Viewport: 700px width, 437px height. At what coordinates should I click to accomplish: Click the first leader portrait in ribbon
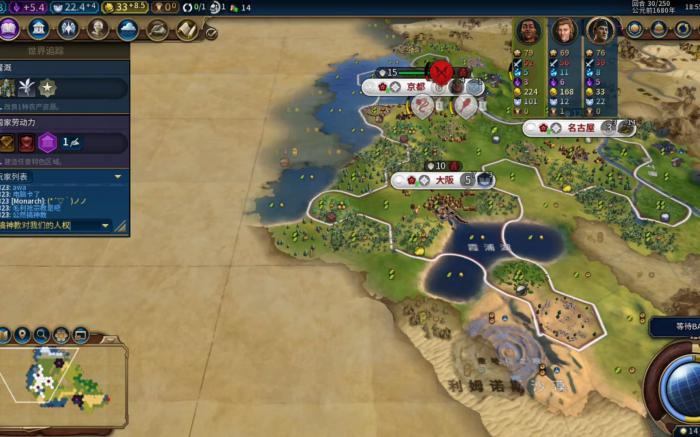(530, 31)
